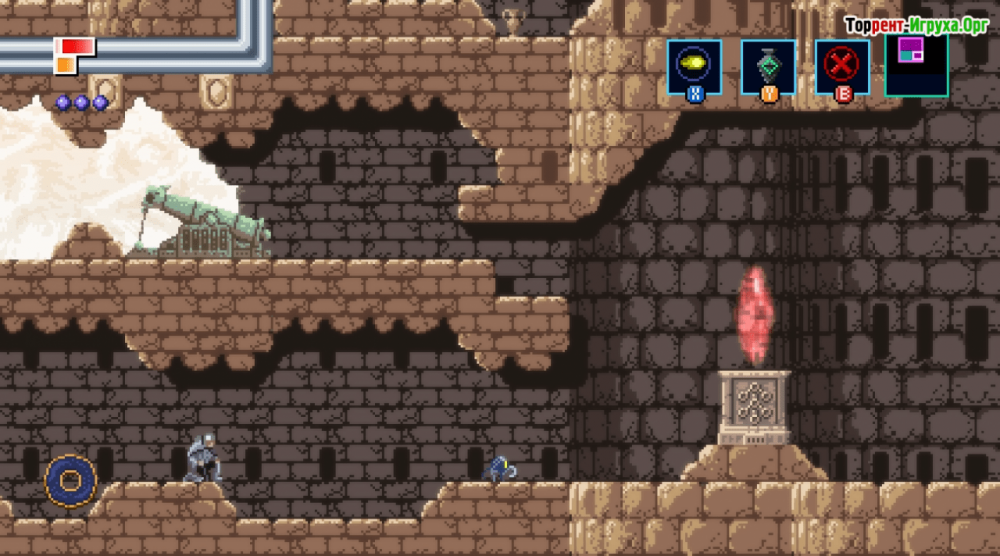Click the blue ring compass icon

tap(71, 481)
